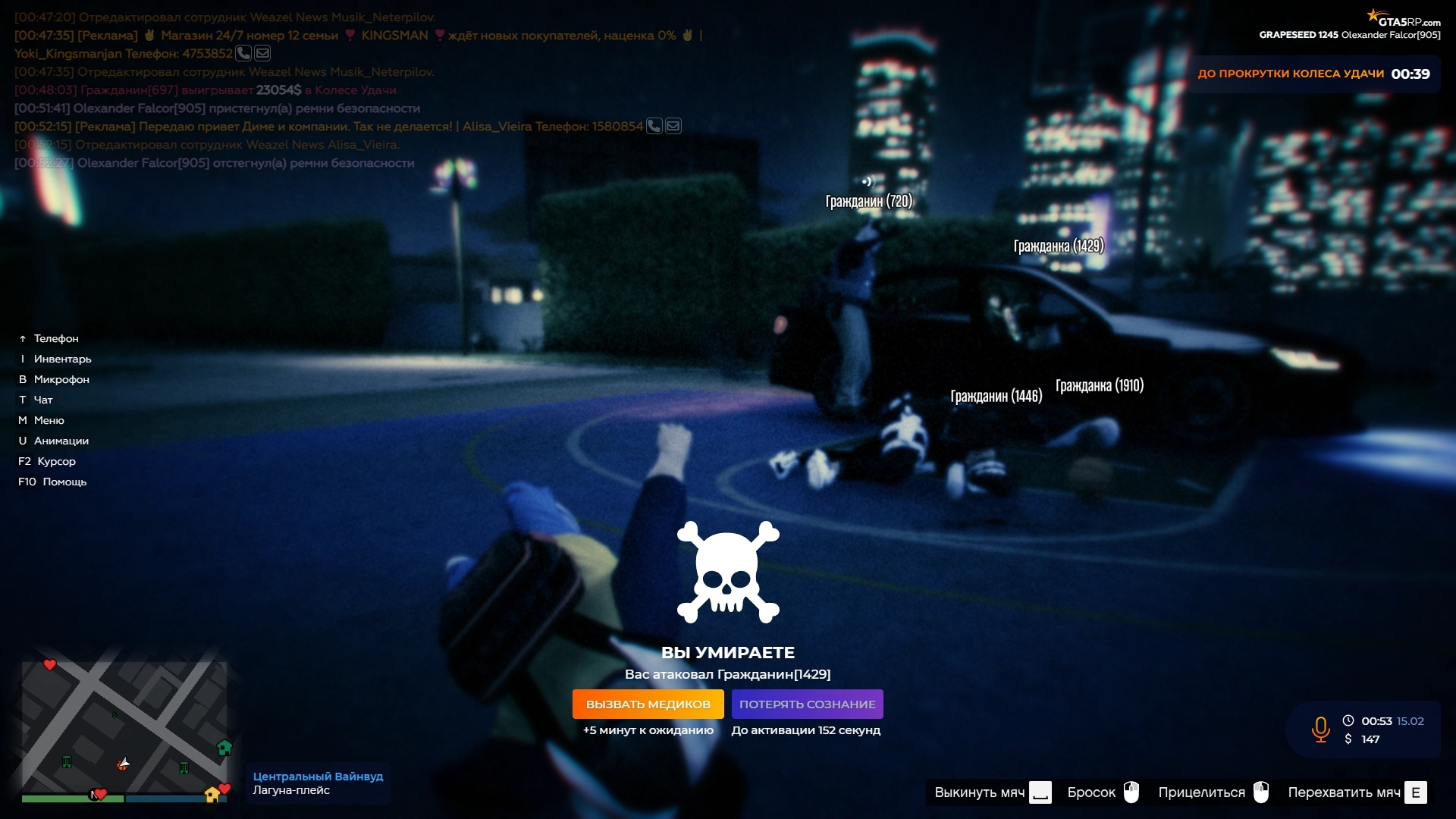Call Alisa_Vieira using the phone icon
1456x819 pixels.
click(654, 126)
